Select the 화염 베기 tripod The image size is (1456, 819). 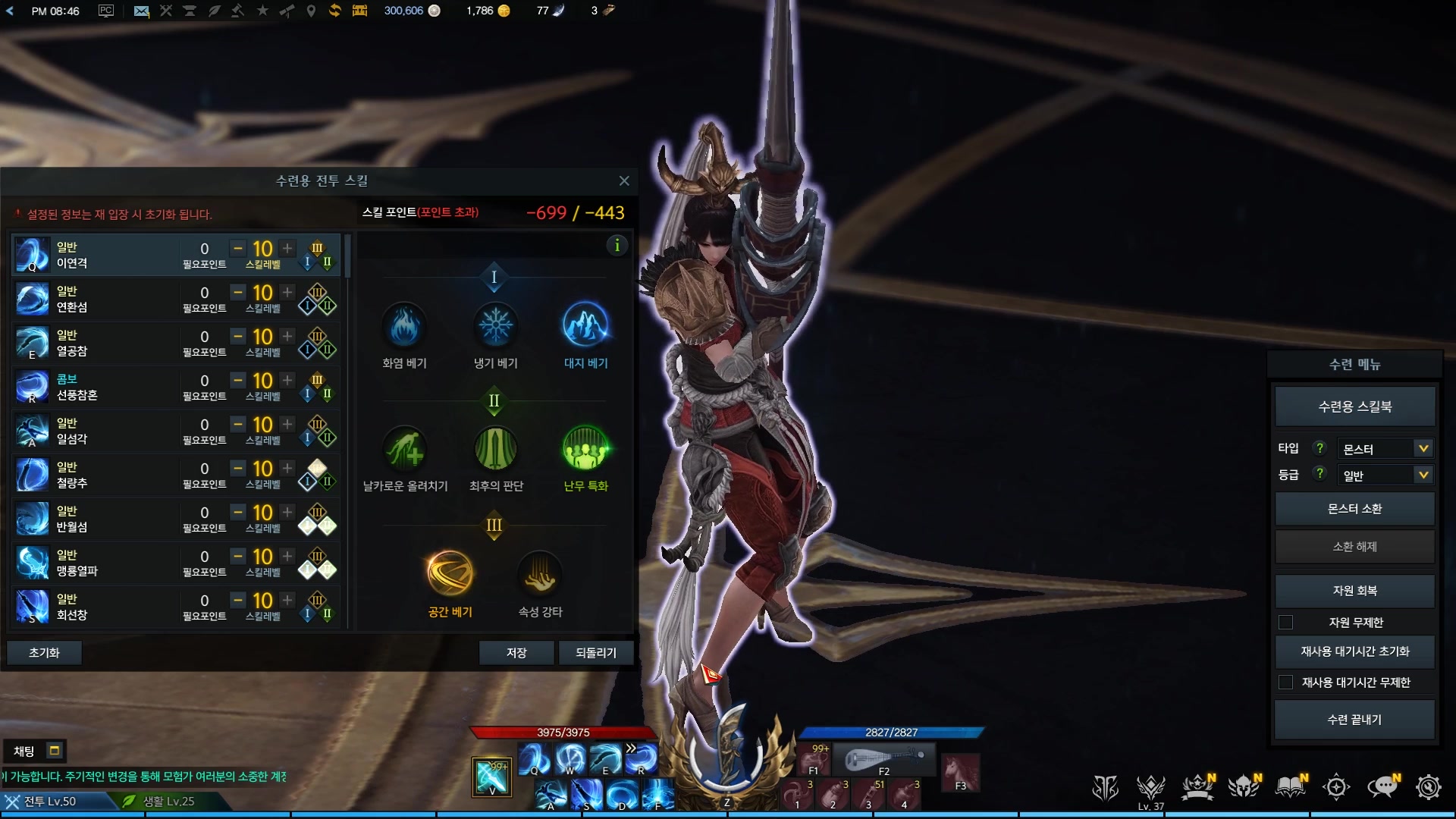[x=405, y=327]
